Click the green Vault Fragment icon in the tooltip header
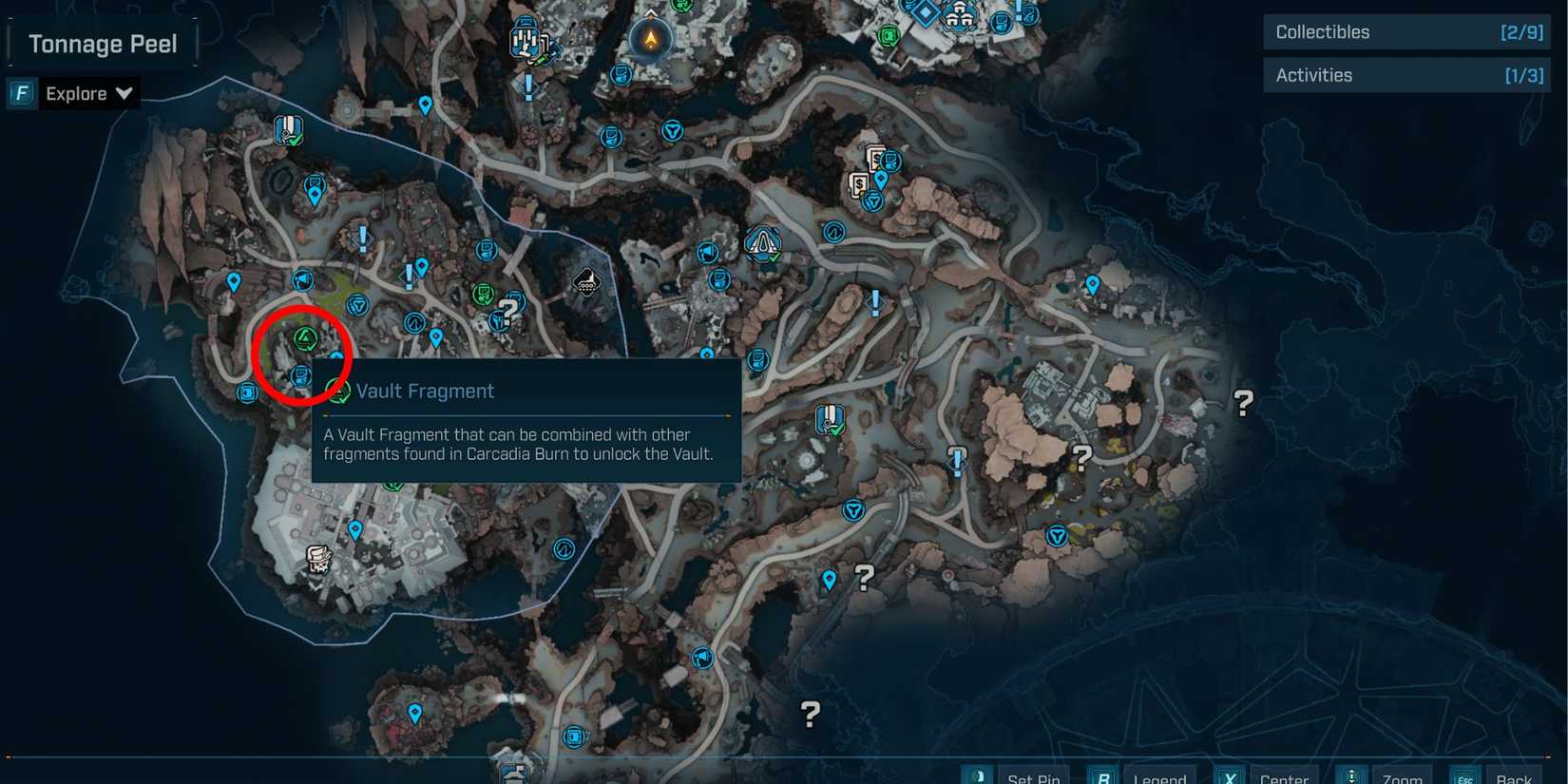The height and width of the screenshot is (784, 1568). point(337,391)
